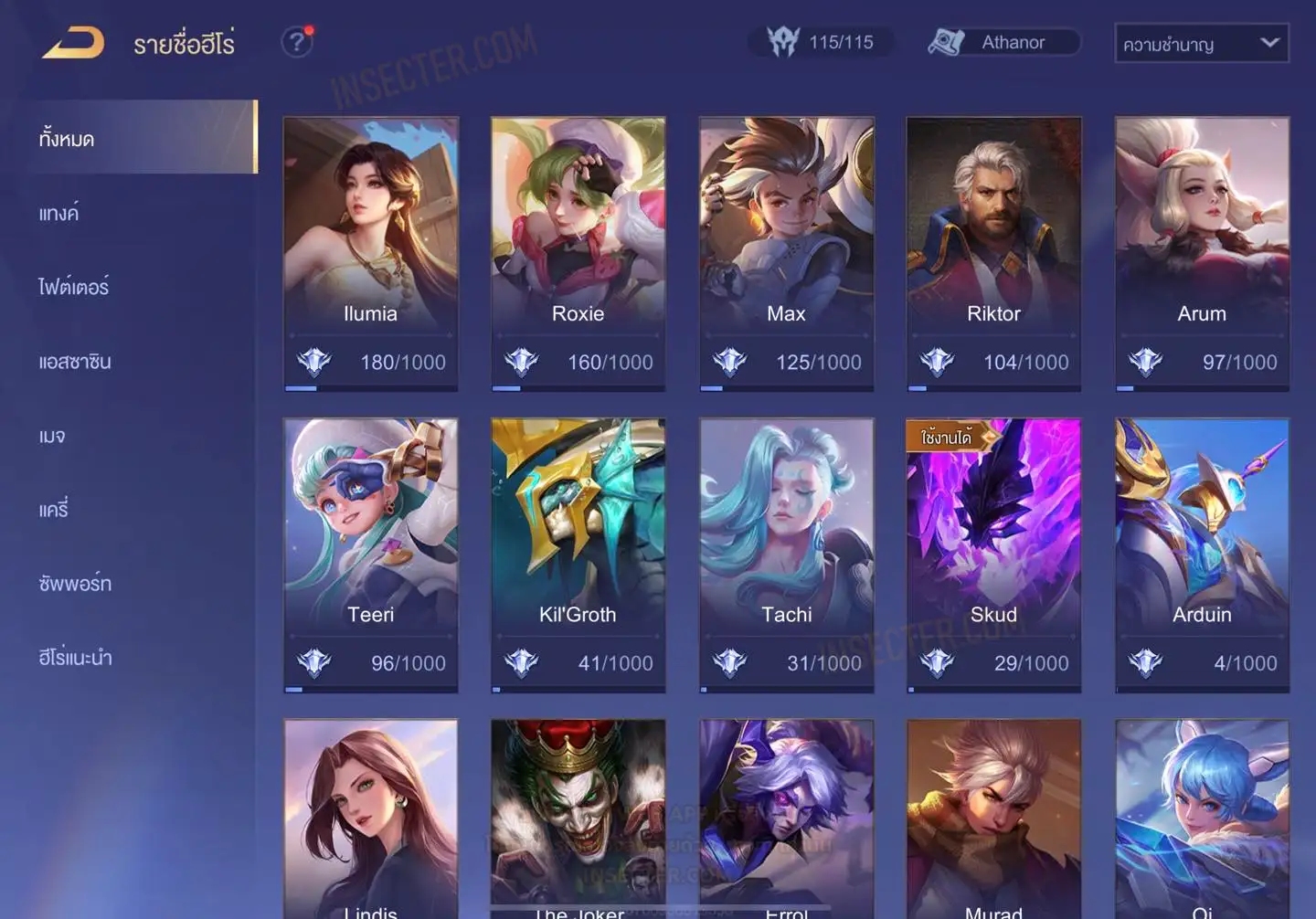Open the Athanor button
Image resolution: width=1316 pixels, height=919 pixels.
click(1003, 42)
